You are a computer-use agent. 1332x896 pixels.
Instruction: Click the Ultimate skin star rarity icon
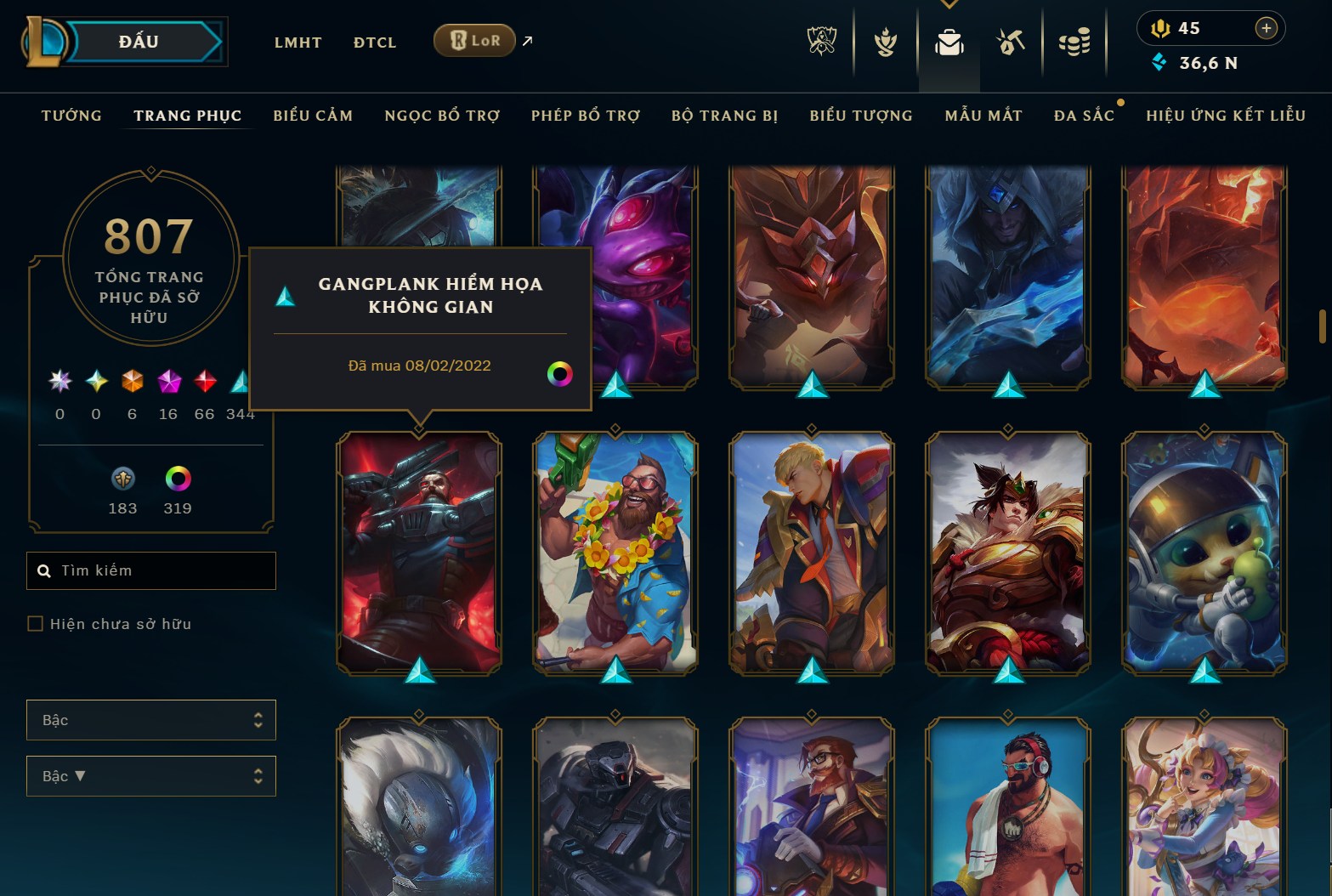60,383
